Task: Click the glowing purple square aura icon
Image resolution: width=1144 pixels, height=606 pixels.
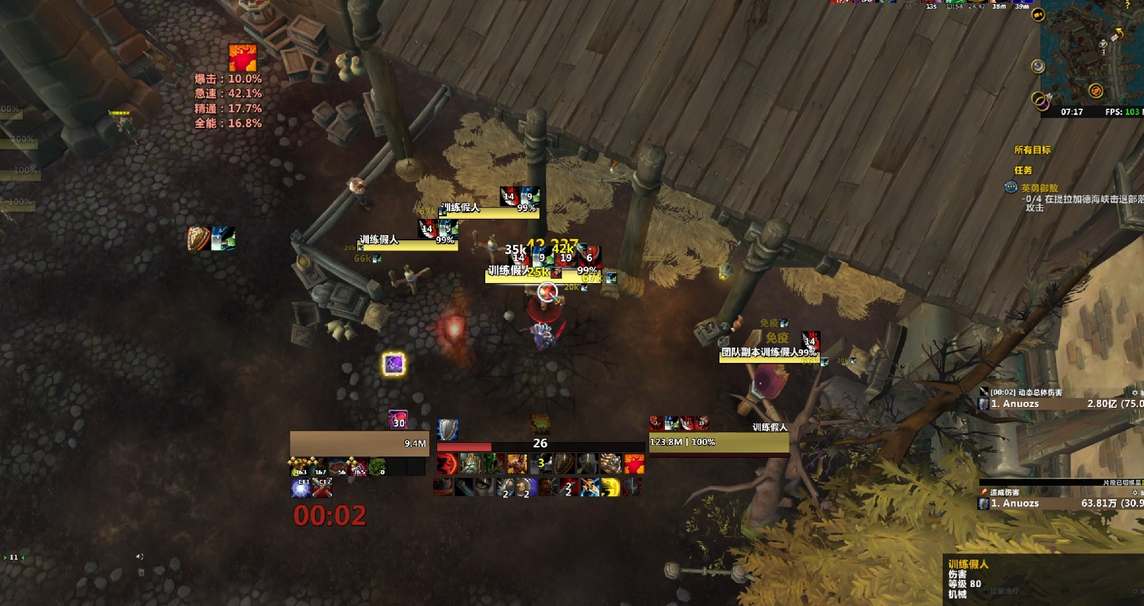Action: point(394,364)
